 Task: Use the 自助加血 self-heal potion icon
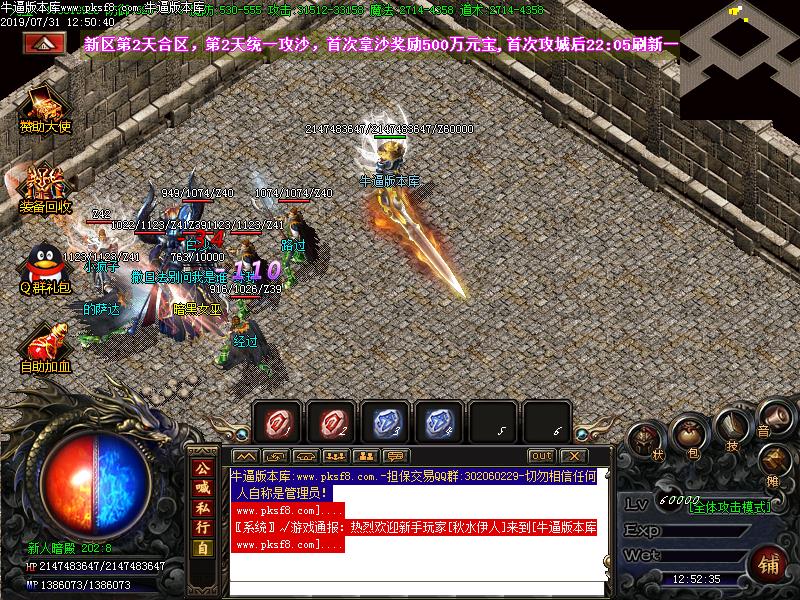tap(45, 343)
